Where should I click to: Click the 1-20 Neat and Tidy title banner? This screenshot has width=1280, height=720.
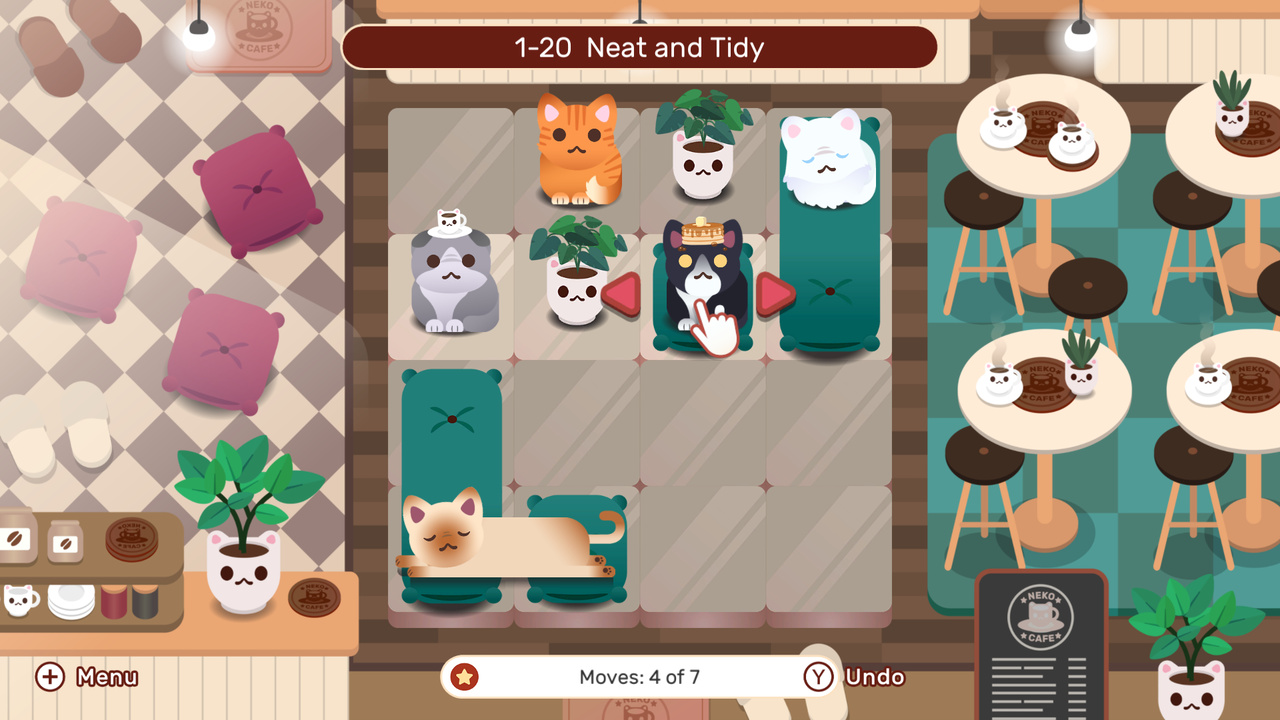click(639, 47)
